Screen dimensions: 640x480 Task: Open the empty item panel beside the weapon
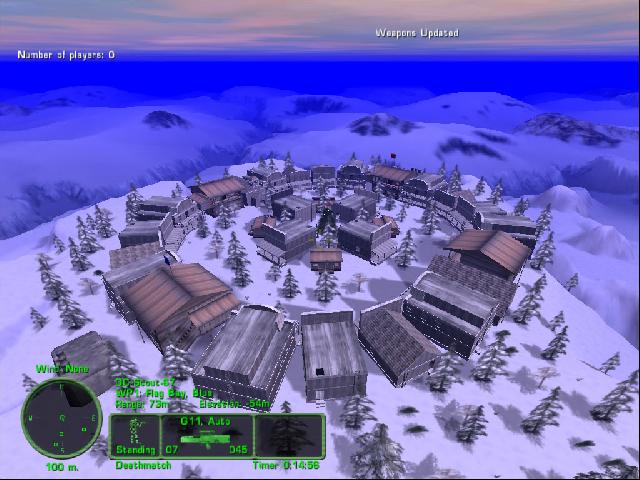(x=290, y=436)
